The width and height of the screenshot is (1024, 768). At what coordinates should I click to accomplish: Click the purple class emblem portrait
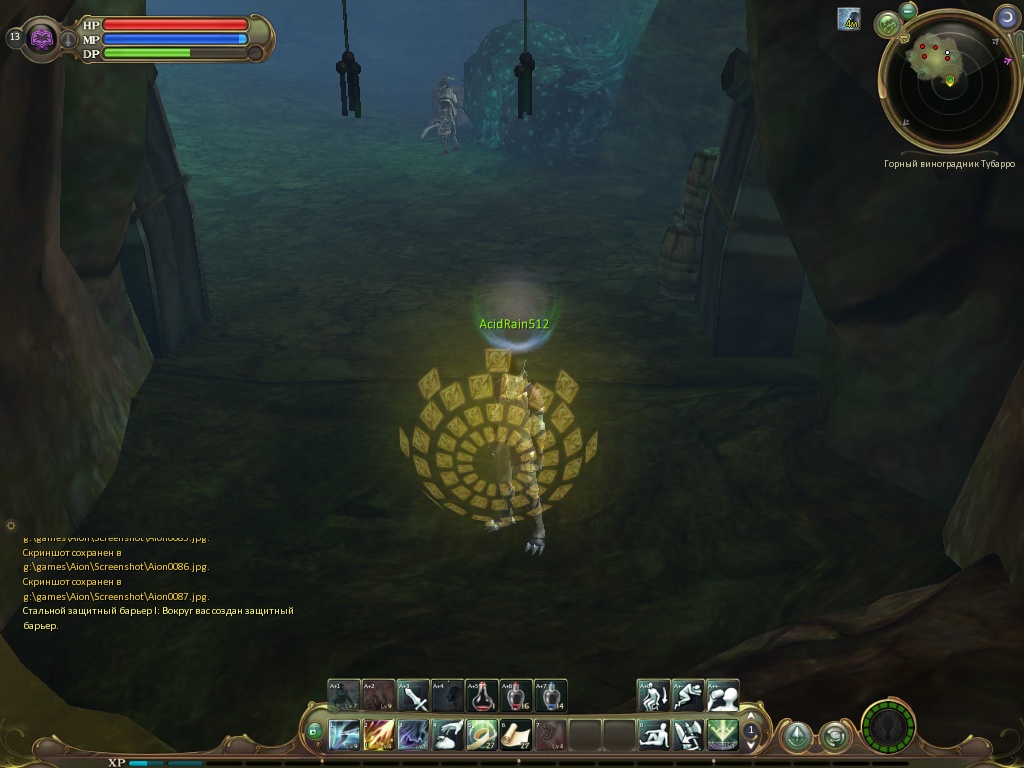tap(42, 38)
